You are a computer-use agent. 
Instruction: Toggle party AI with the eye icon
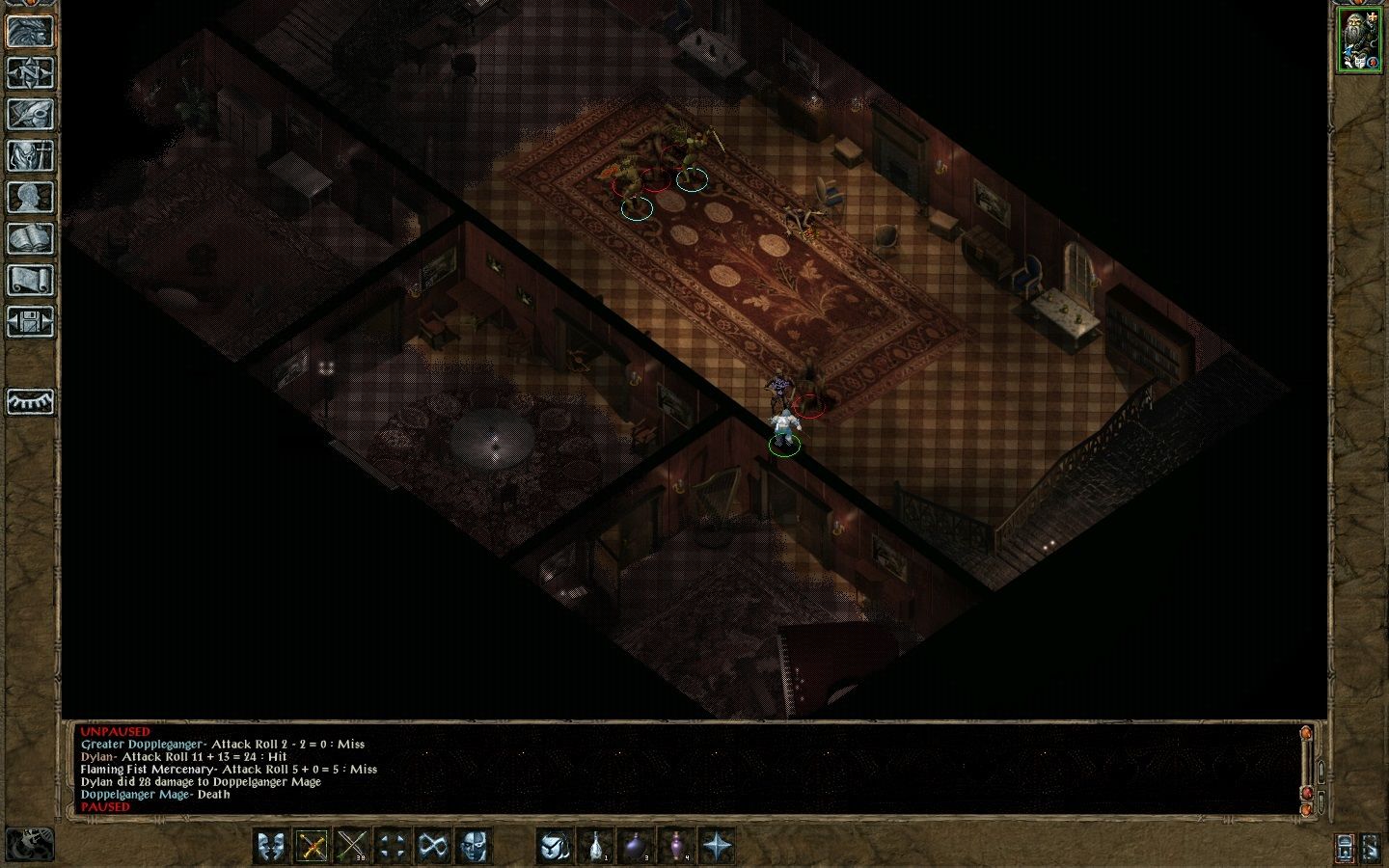point(30,401)
